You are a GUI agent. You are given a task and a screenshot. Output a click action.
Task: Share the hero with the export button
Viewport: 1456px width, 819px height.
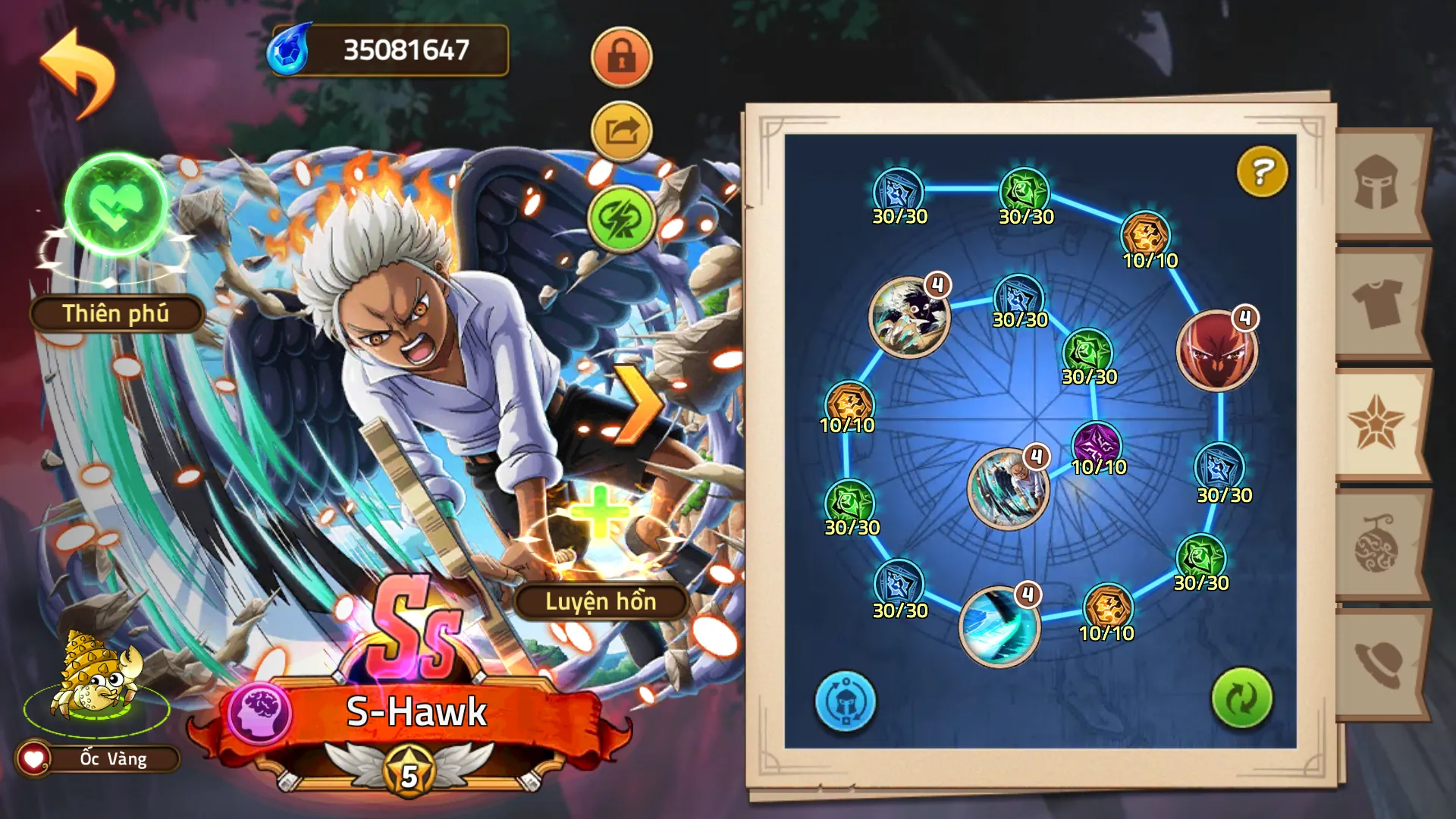[621, 132]
